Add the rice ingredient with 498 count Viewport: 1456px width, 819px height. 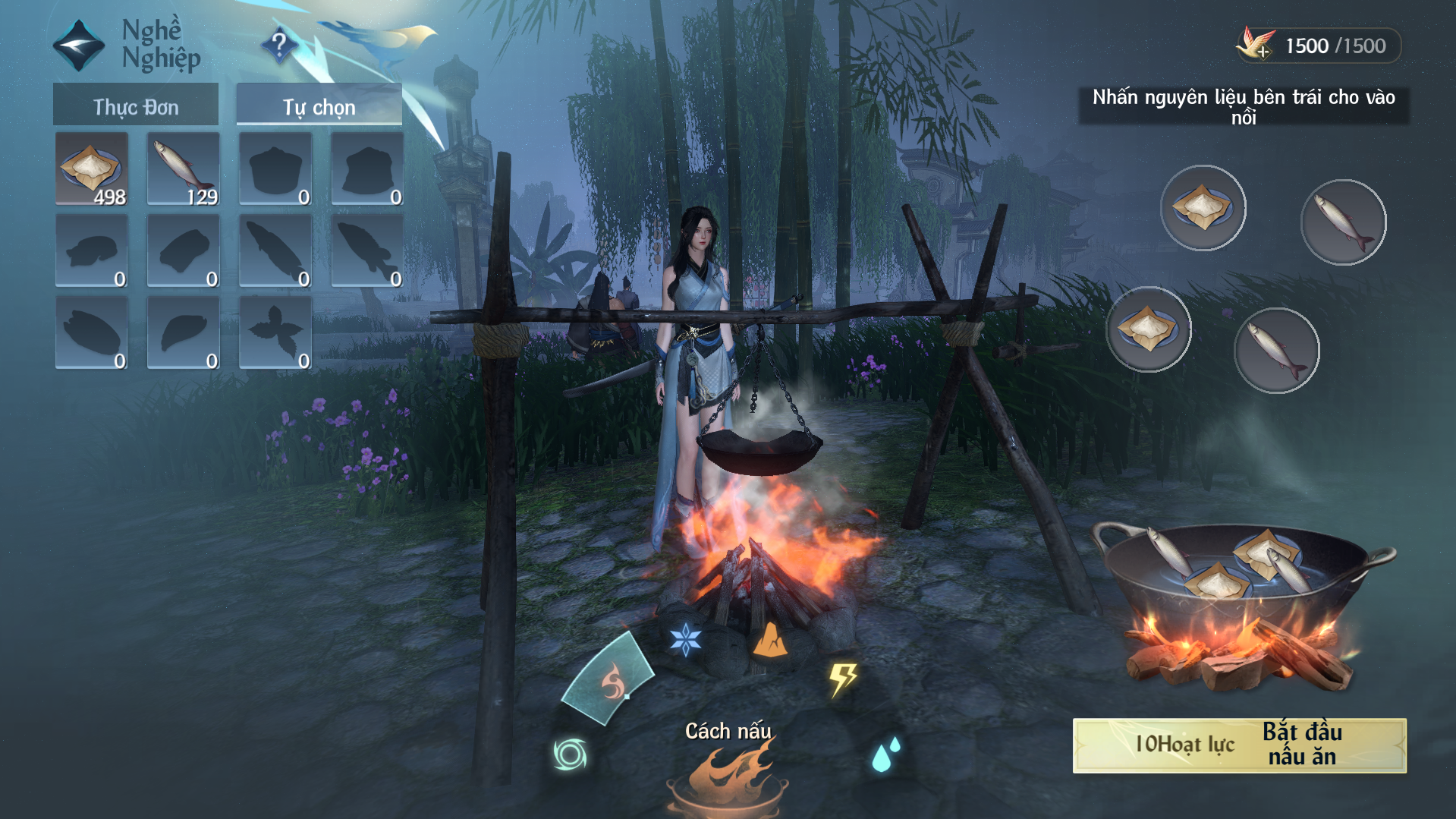click(x=91, y=169)
